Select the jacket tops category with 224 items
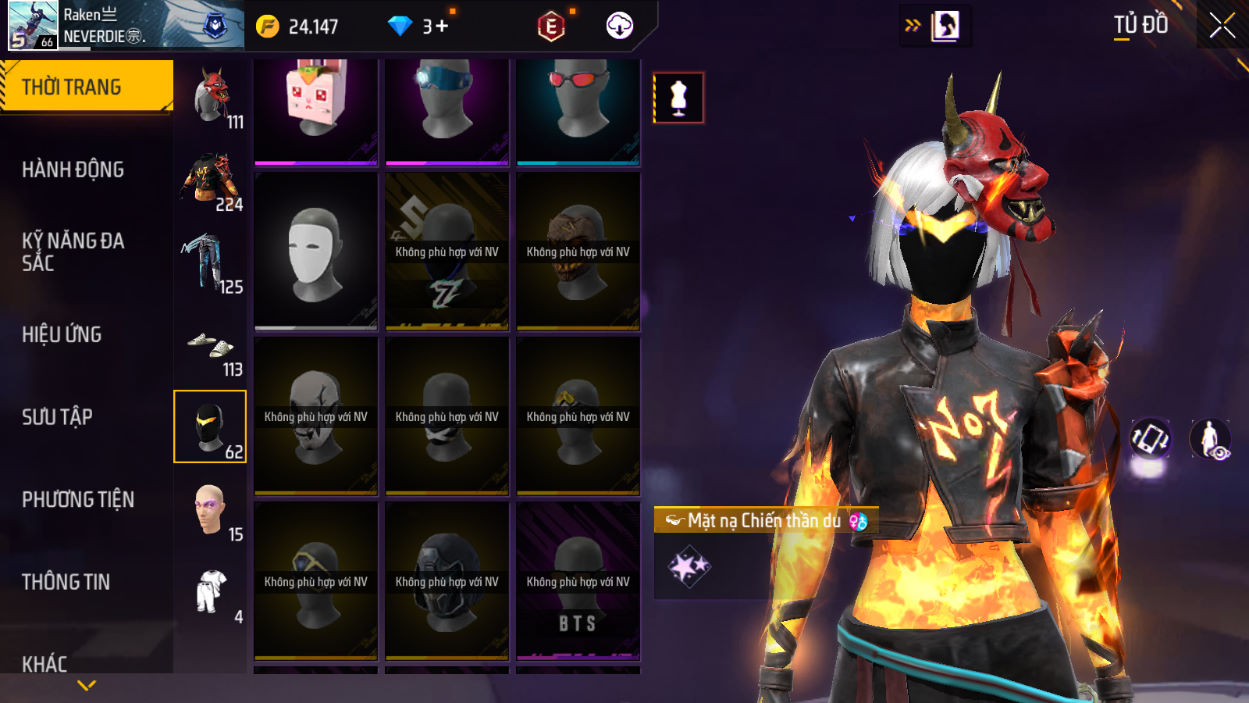 [x=211, y=180]
